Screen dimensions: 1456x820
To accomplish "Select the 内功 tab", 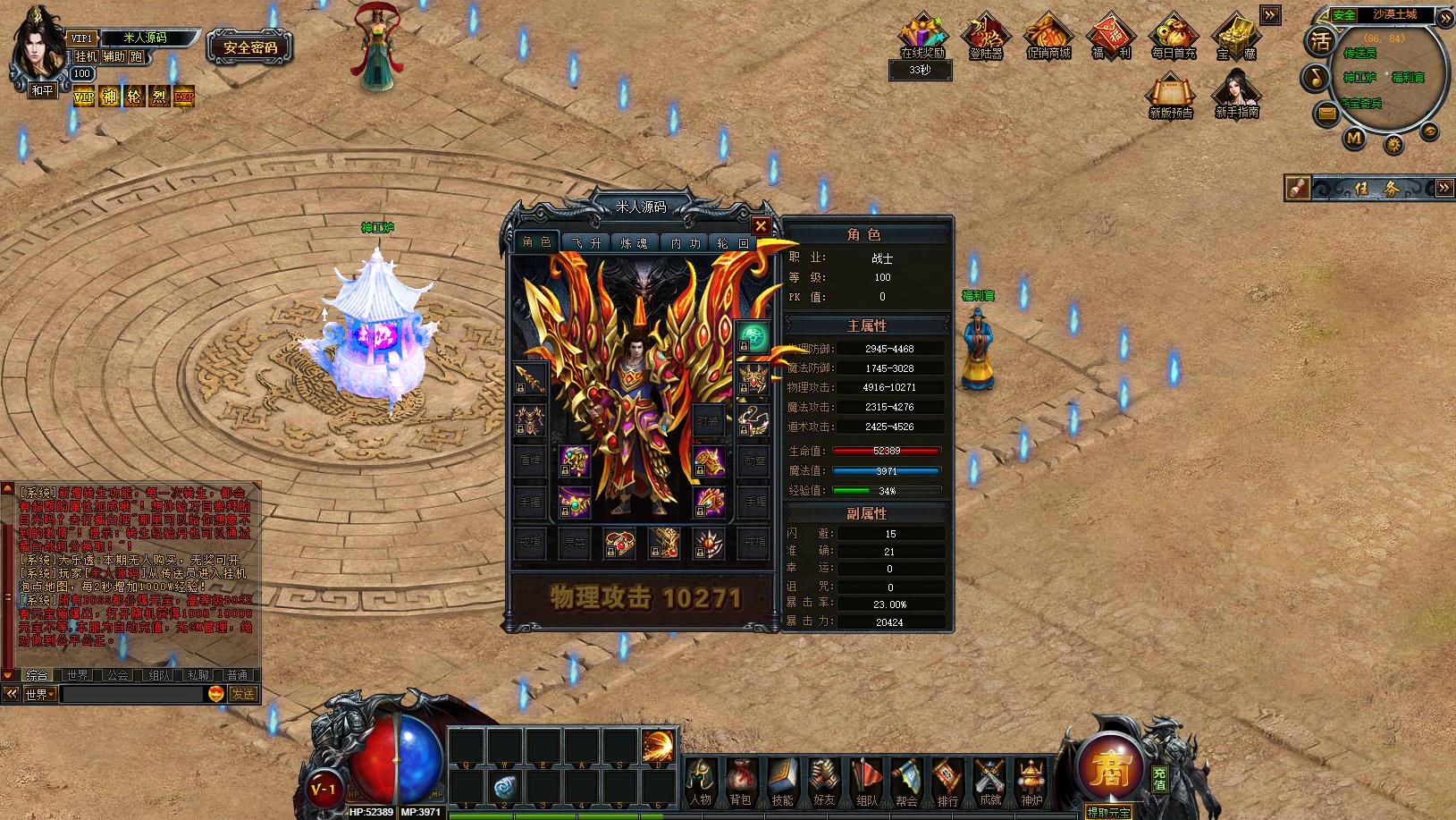I will [686, 243].
